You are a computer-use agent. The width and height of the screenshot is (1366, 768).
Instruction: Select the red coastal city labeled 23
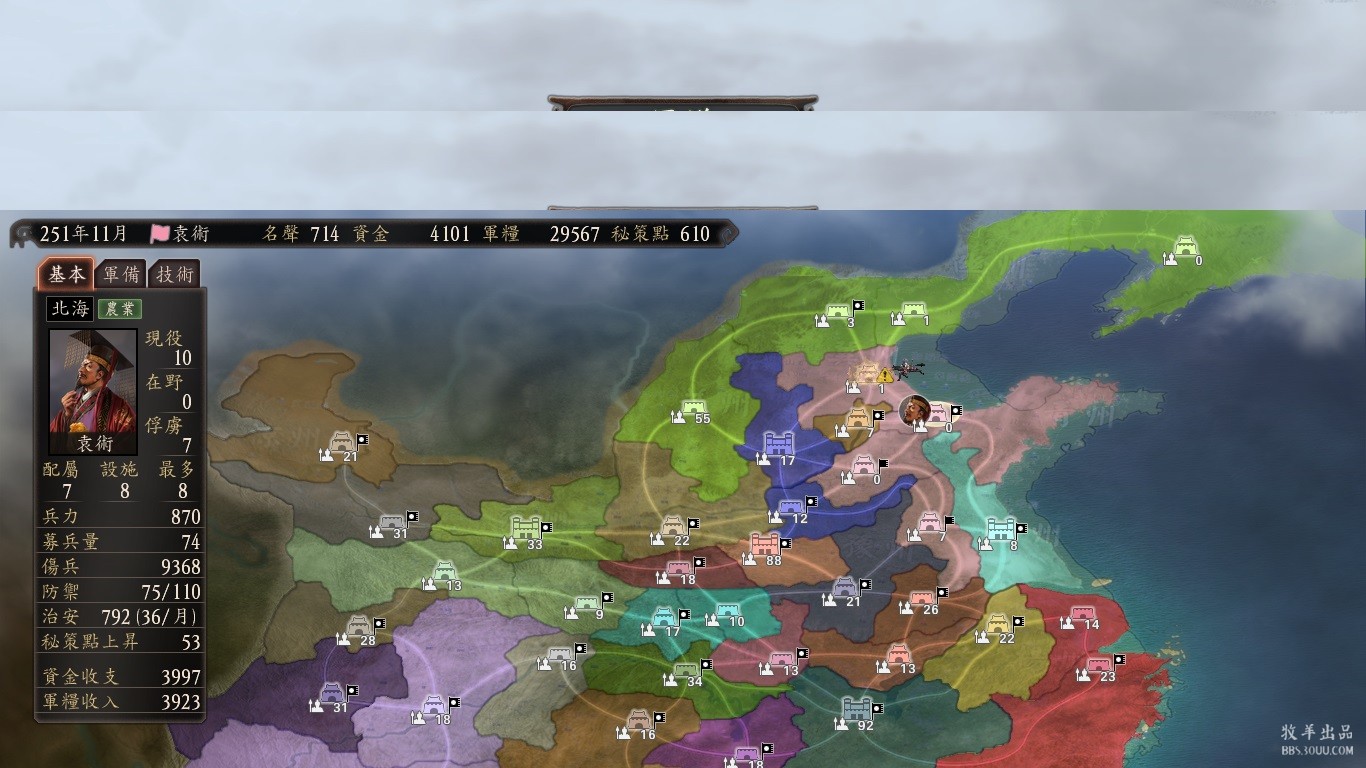coord(1098,664)
